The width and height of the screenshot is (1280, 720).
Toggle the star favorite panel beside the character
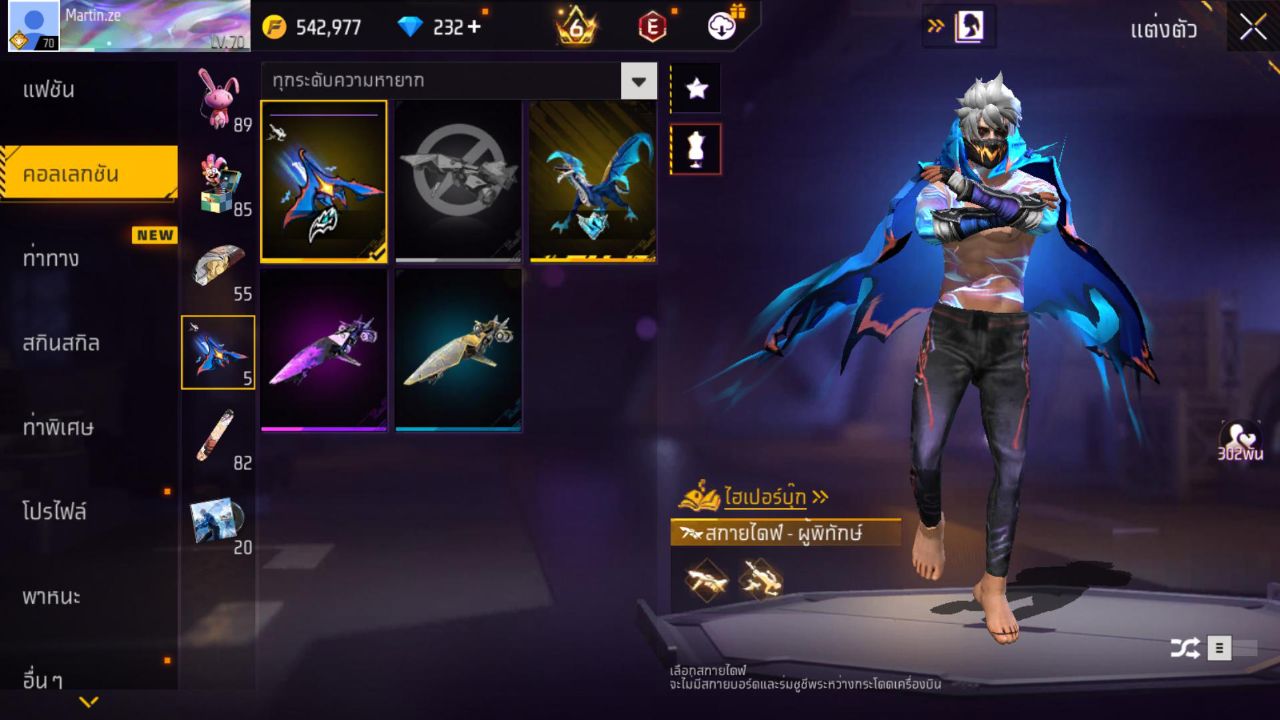(695, 88)
